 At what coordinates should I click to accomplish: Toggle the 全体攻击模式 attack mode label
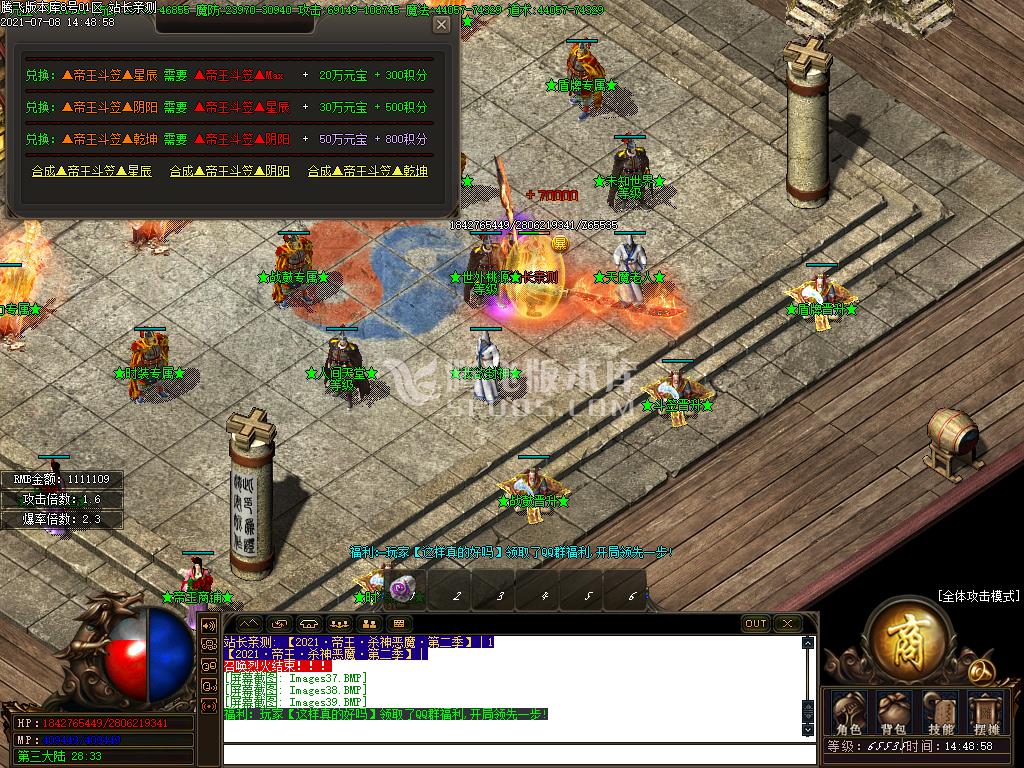[x=979, y=596]
